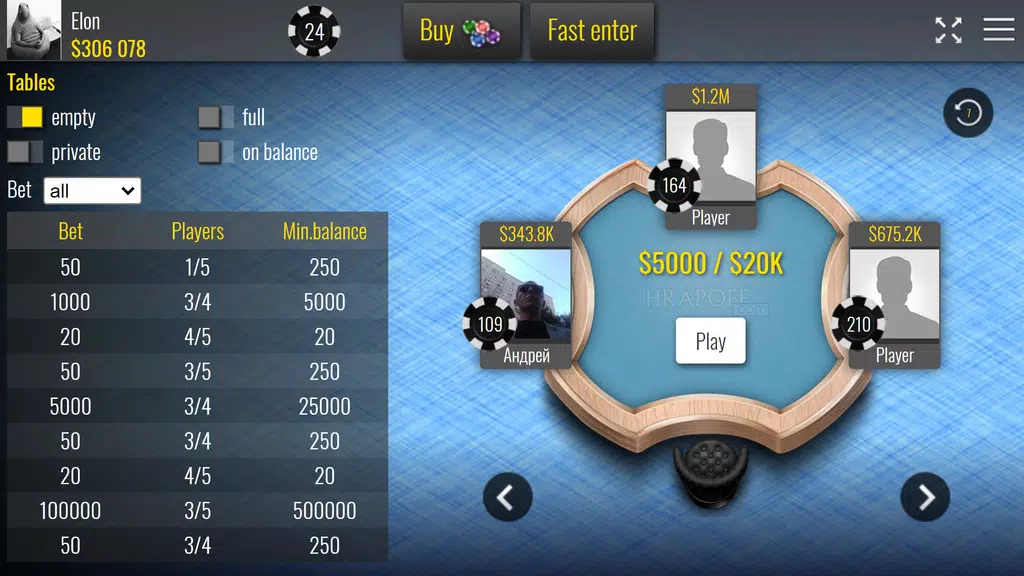Open the Bet filter dropdown
This screenshot has height=576, width=1024.
pyautogui.click(x=92, y=190)
